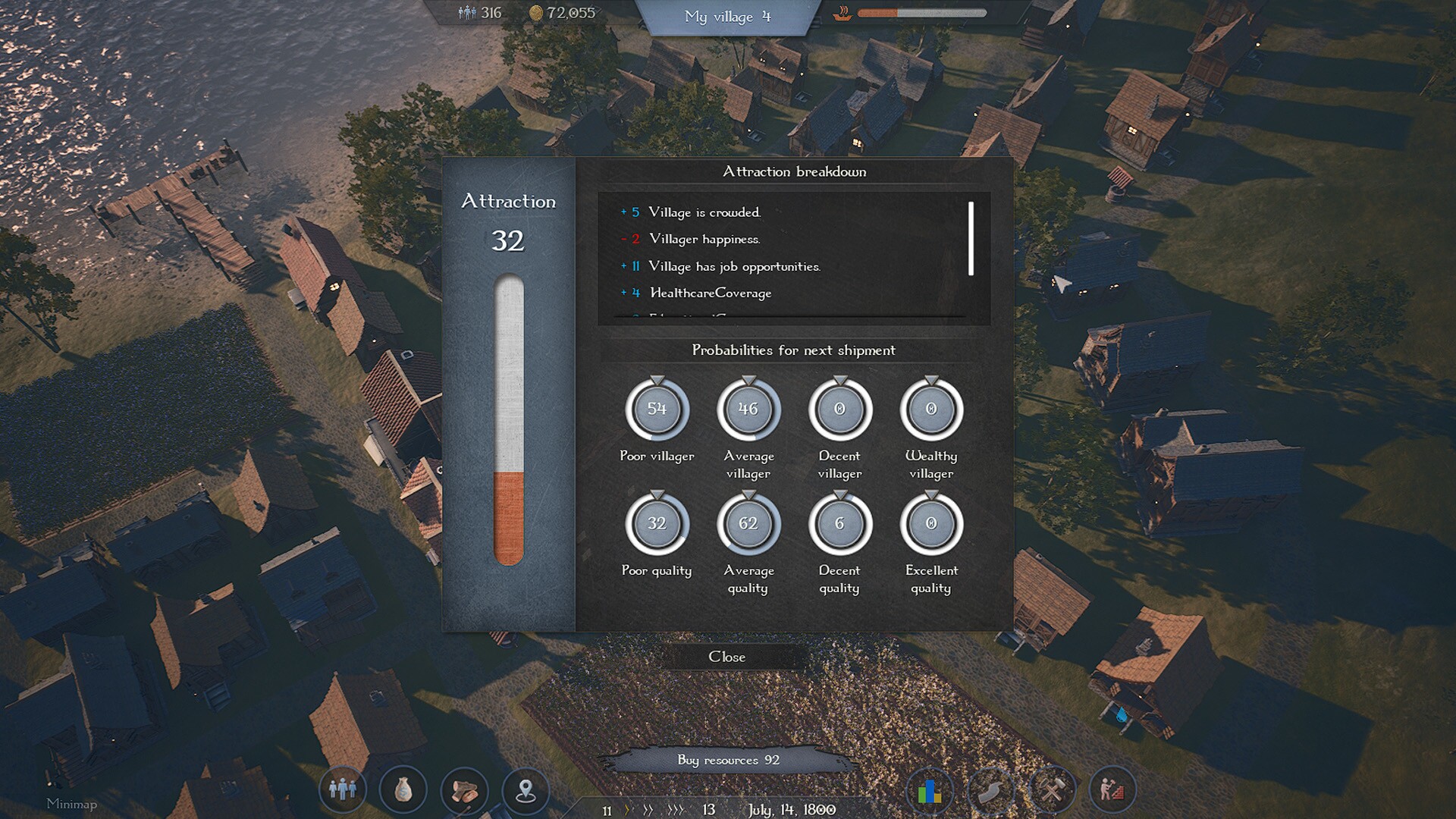Click the My village 4 title banner
The height and width of the screenshot is (819, 1456).
point(726,17)
